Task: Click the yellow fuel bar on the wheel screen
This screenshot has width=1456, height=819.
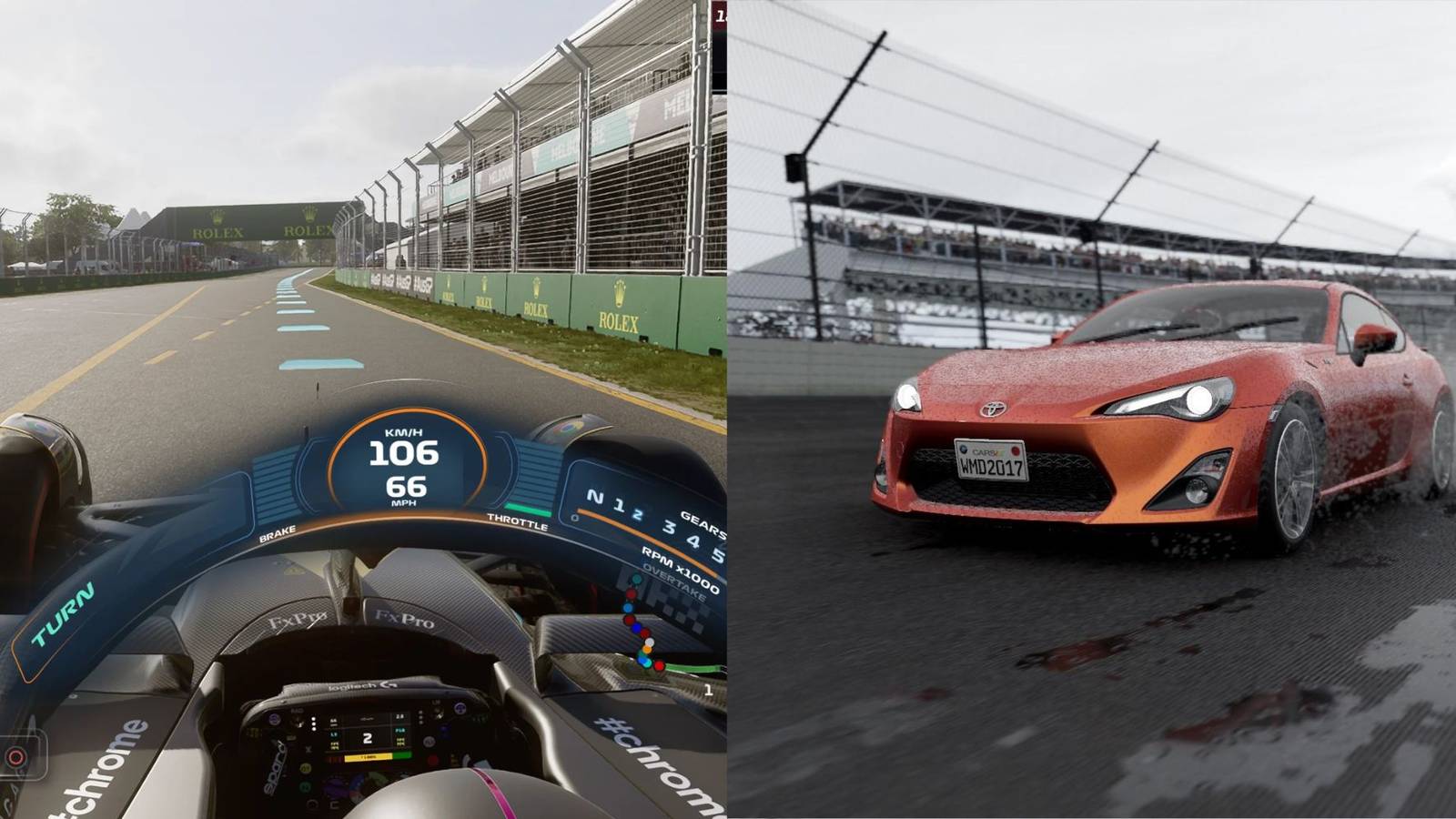Action: [x=368, y=757]
